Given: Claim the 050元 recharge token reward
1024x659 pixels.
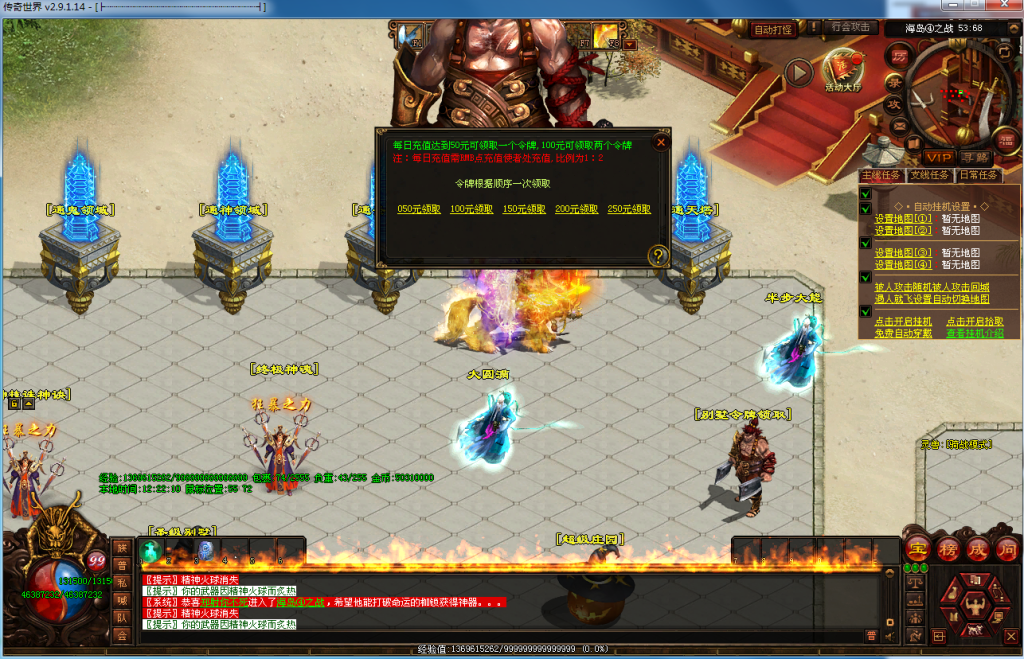Looking at the screenshot, I should [419, 209].
